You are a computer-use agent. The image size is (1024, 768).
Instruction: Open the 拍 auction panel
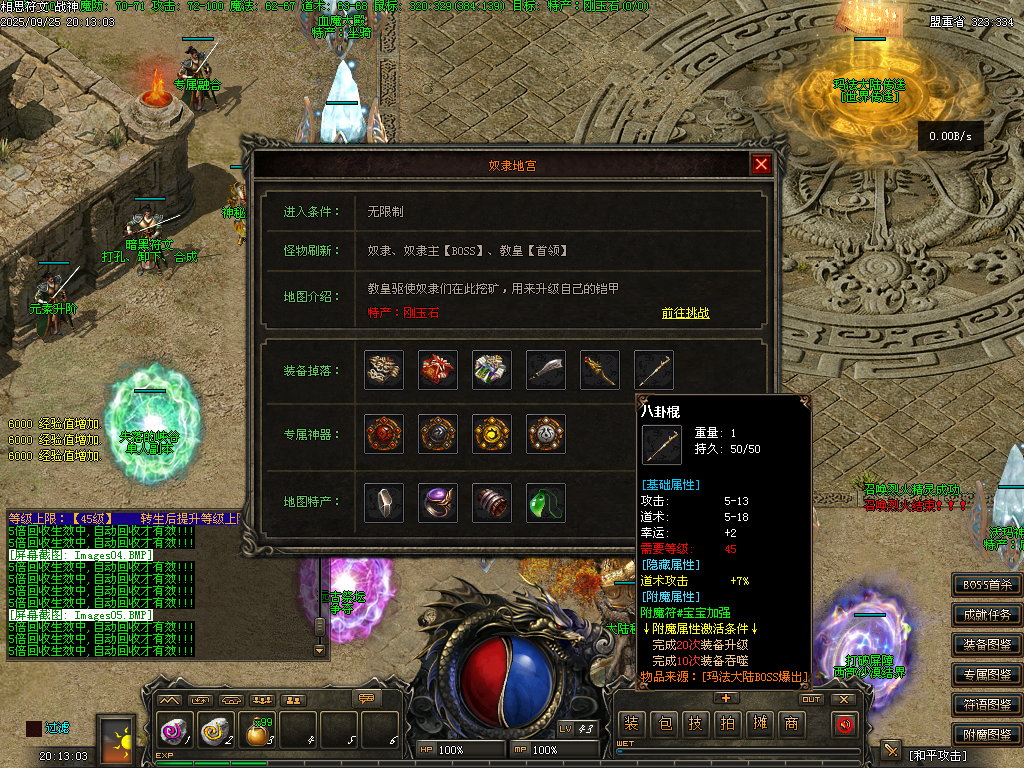pyautogui.click(x=728, y=724)
